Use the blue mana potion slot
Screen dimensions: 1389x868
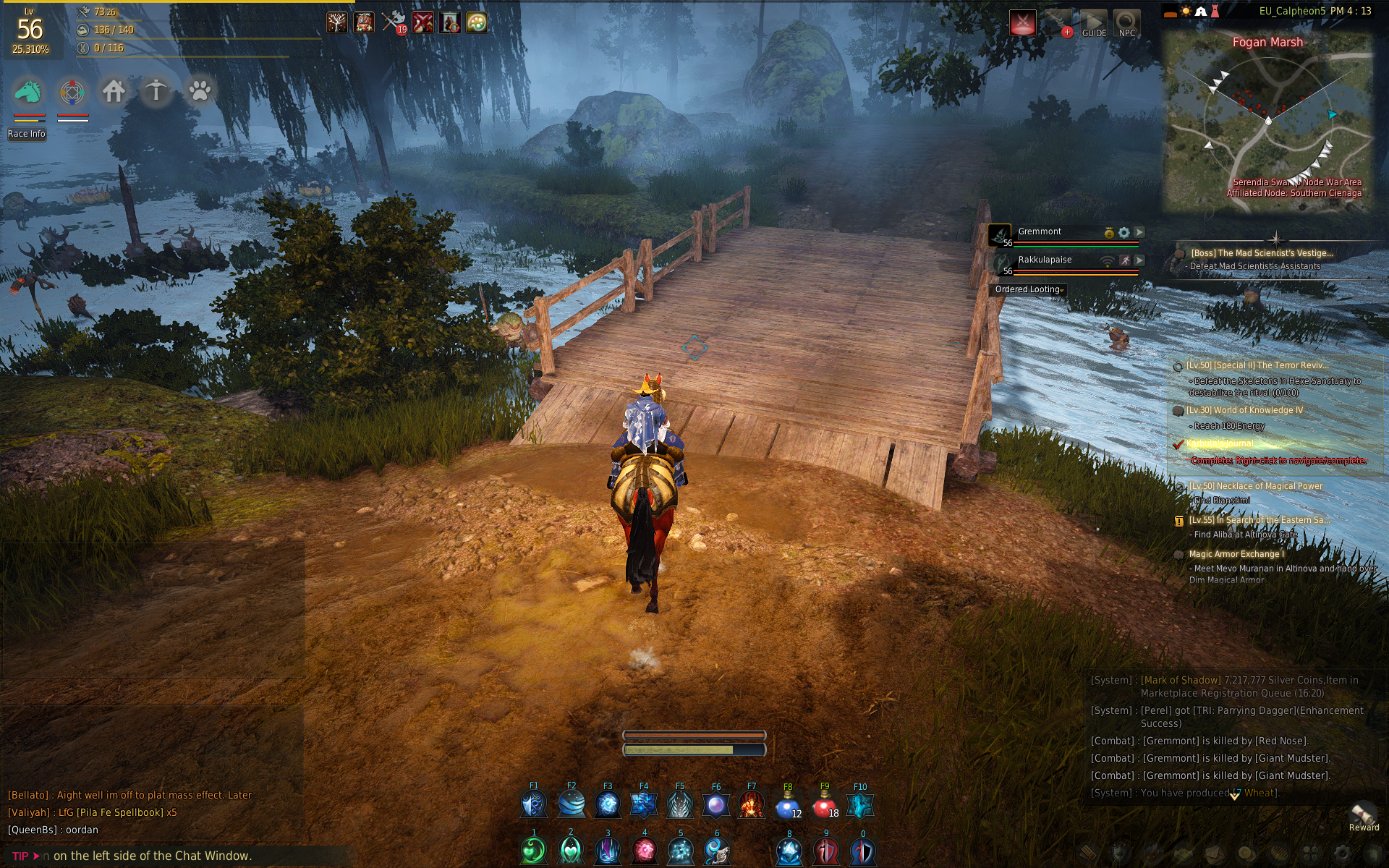(x=788, y=805)
